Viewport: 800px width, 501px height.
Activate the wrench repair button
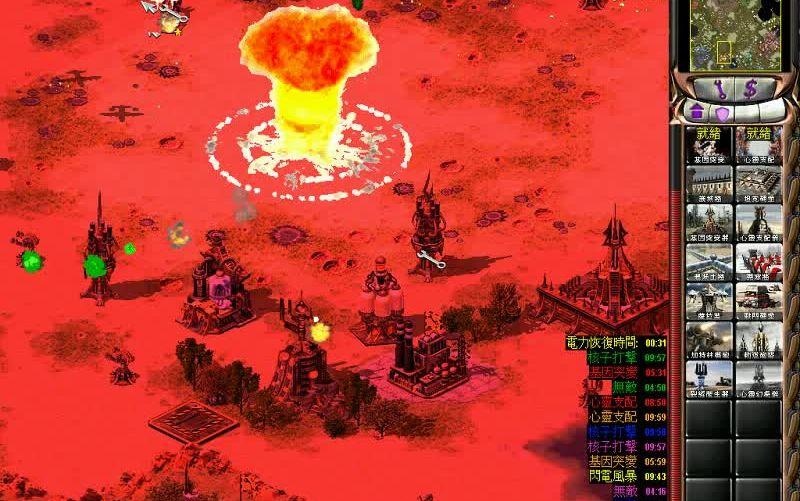point(720,89)
